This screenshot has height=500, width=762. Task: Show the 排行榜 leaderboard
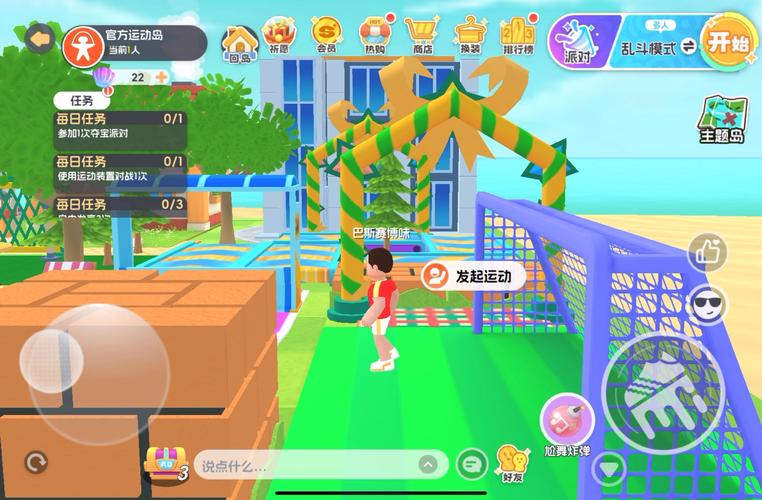point(517,35)
